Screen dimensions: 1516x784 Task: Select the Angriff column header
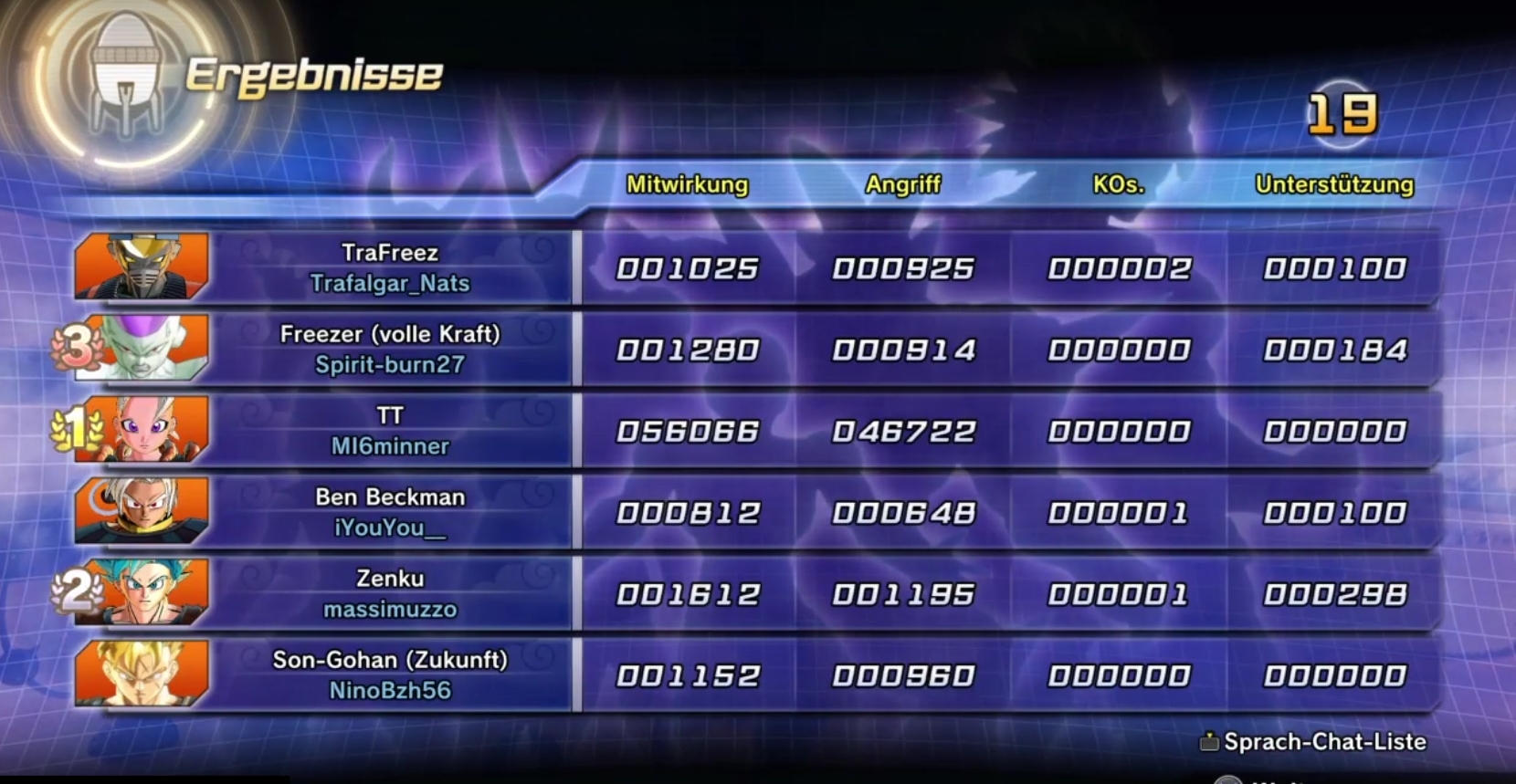(904, 185)
